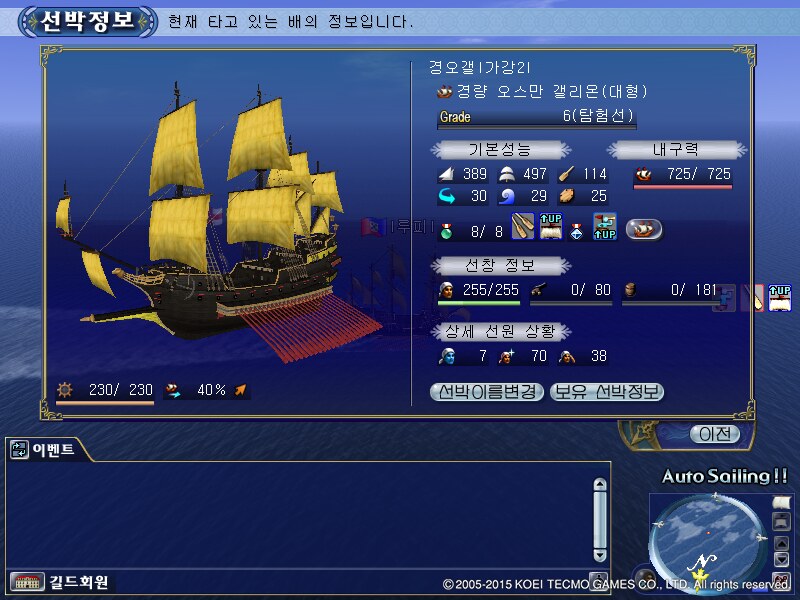Select the oar buff icon on right edge
Image resolution: width=800 pixels, height=600 pixels.
pyautogui.click(x=755, y=298)
